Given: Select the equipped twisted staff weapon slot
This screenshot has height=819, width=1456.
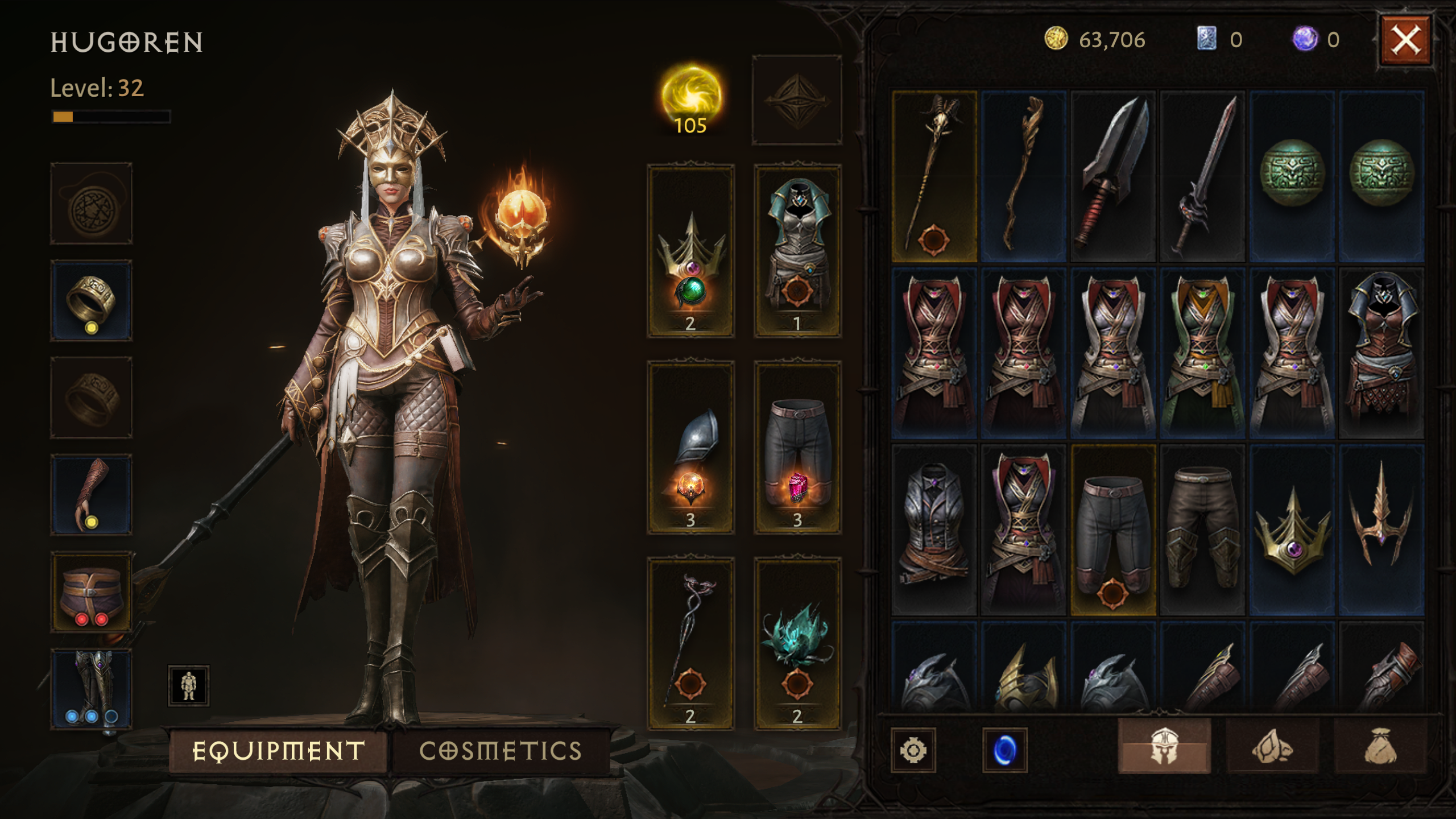Looking at the screenshot, I should [x=690, y=643].
